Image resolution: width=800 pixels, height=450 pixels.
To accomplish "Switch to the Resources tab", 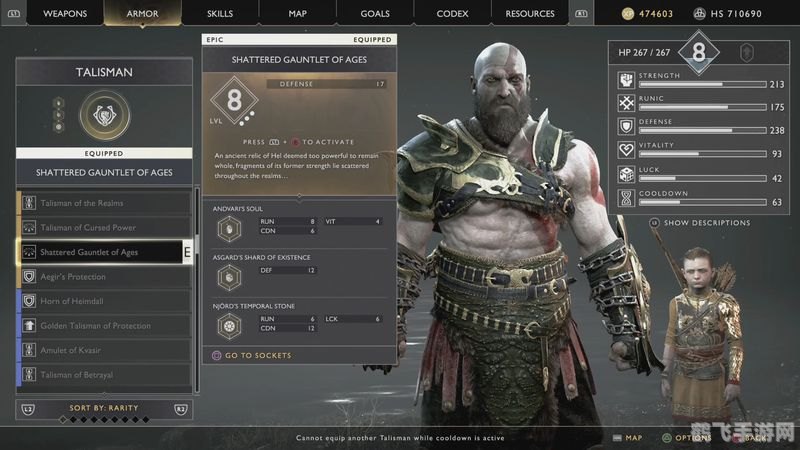I will click(530, 14).
